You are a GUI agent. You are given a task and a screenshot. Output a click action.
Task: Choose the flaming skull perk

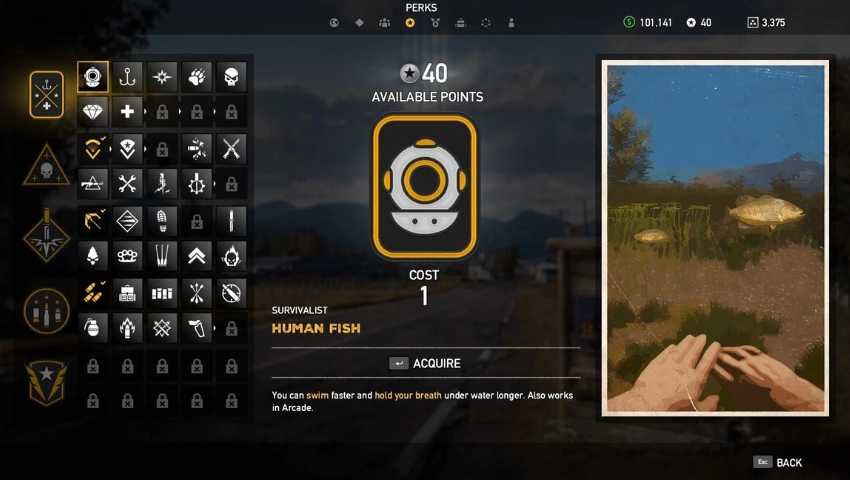click(231, 255)
